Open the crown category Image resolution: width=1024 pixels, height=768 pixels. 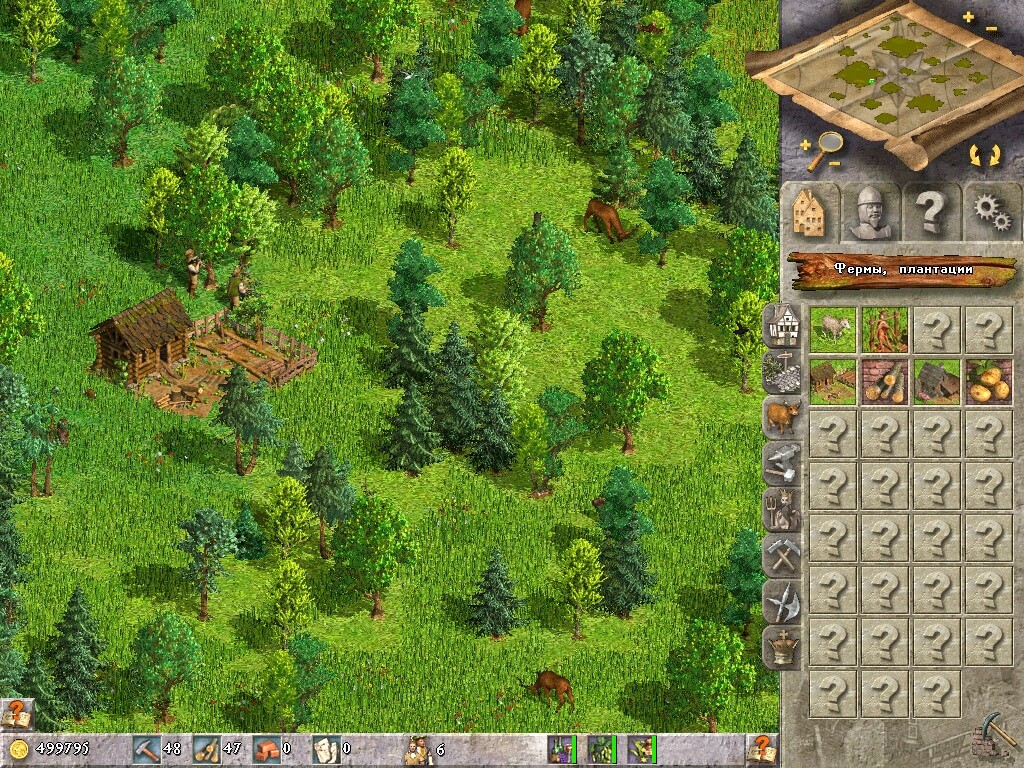coord(782,649)
